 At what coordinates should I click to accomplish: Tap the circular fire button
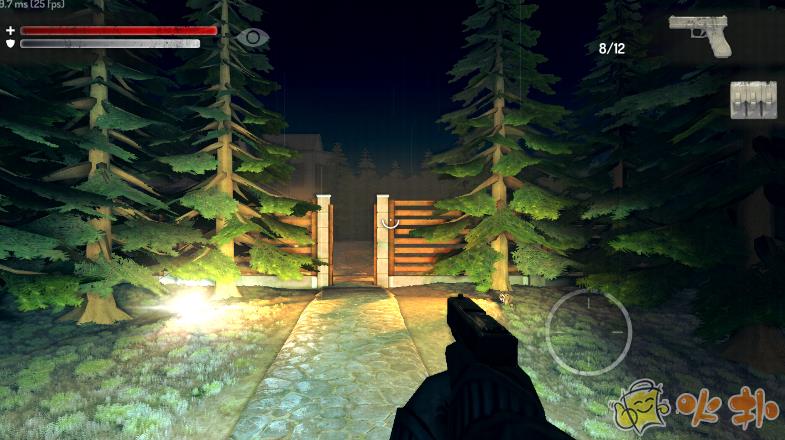pyautogui.click(x=589, y=332)
